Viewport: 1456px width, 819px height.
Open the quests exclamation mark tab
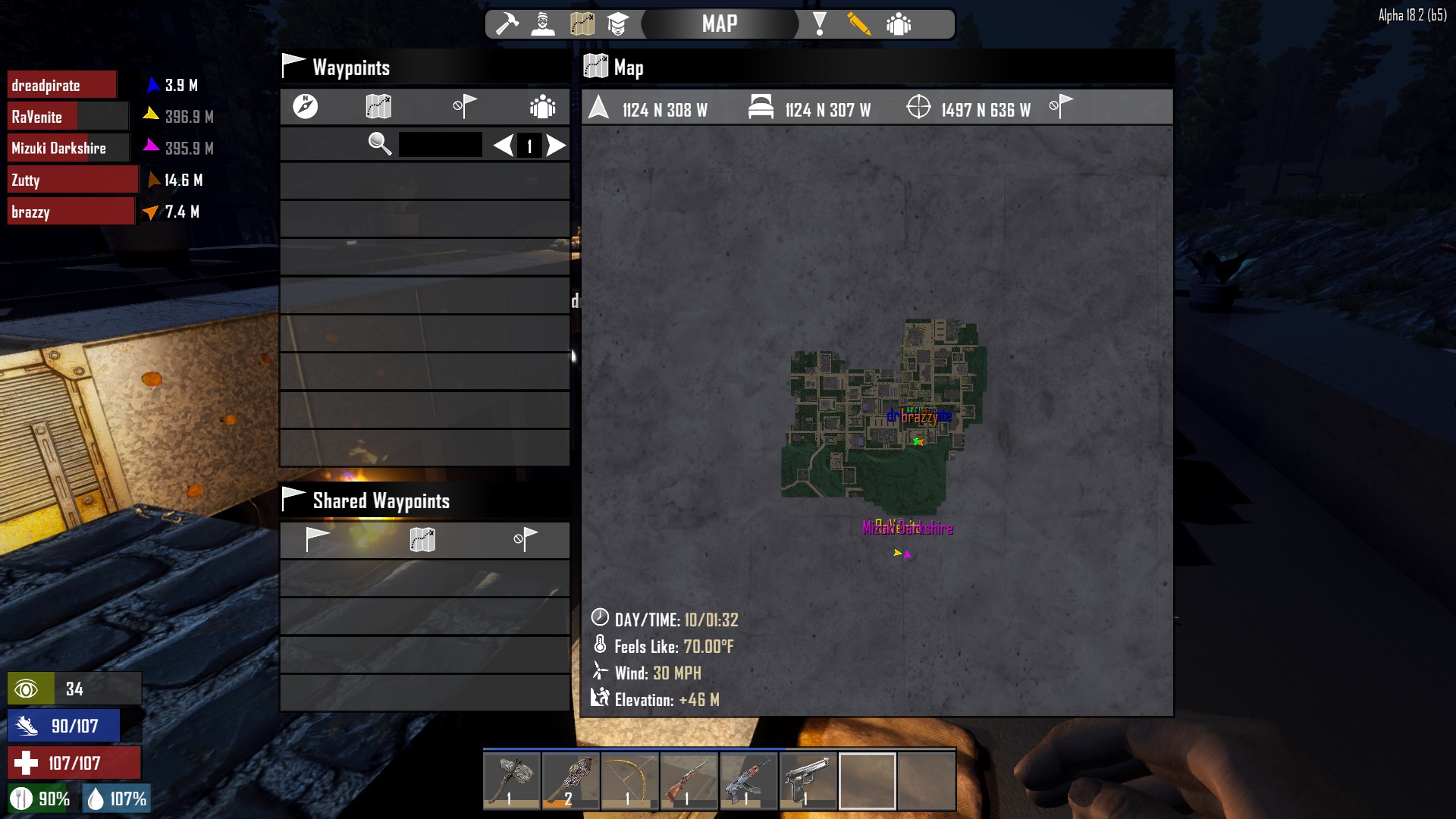point(819,24)
